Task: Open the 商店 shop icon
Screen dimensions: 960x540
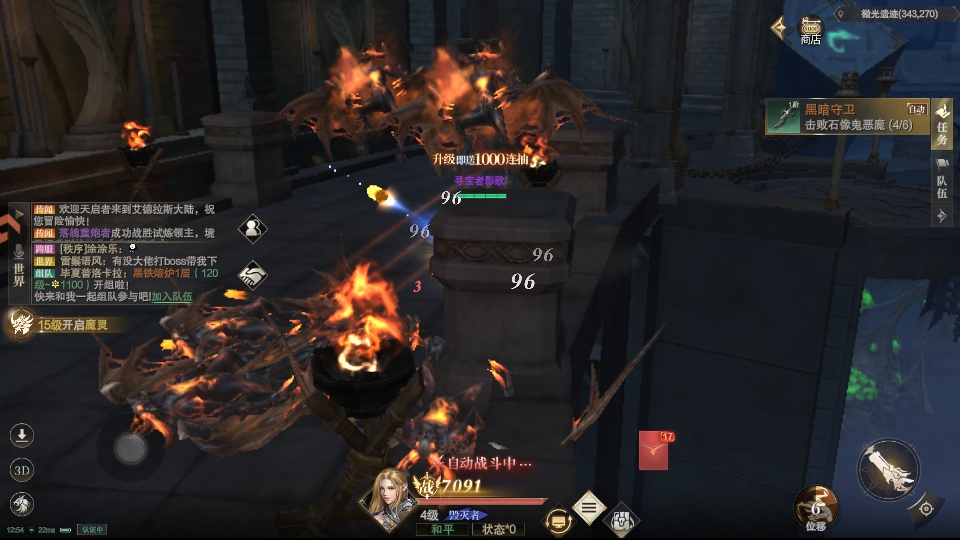Action: coord(810,30)
